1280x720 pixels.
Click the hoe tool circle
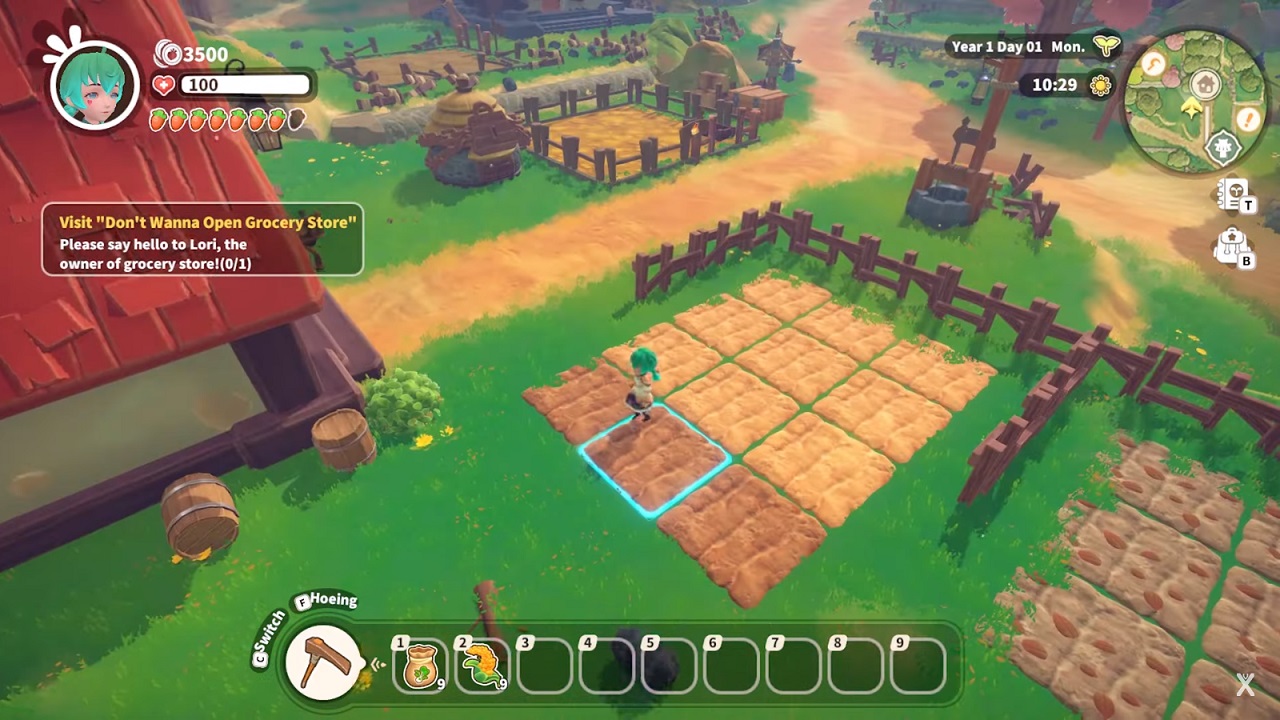(x=324, y=662)
